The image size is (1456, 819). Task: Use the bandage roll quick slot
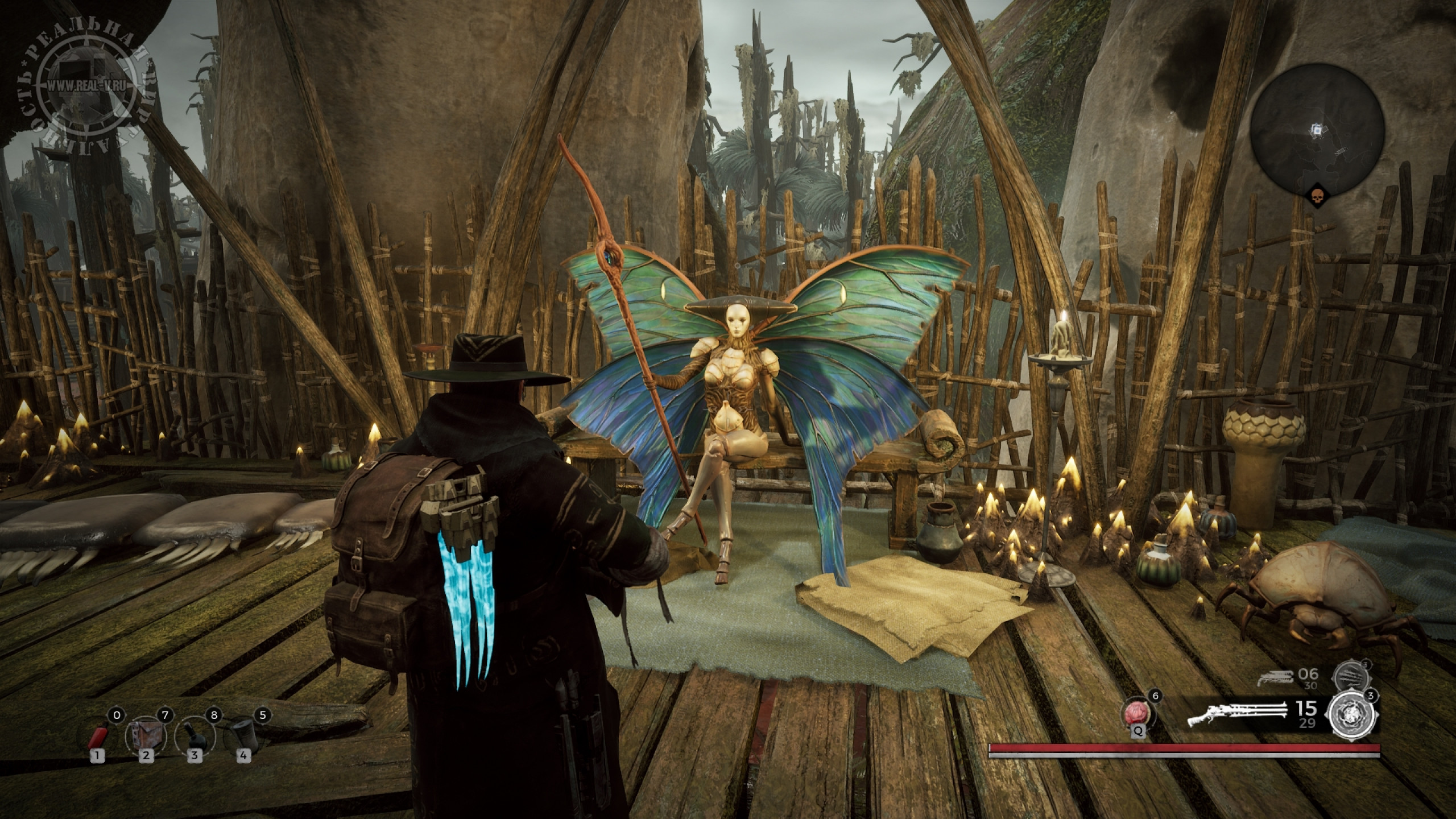coord(243,736)
